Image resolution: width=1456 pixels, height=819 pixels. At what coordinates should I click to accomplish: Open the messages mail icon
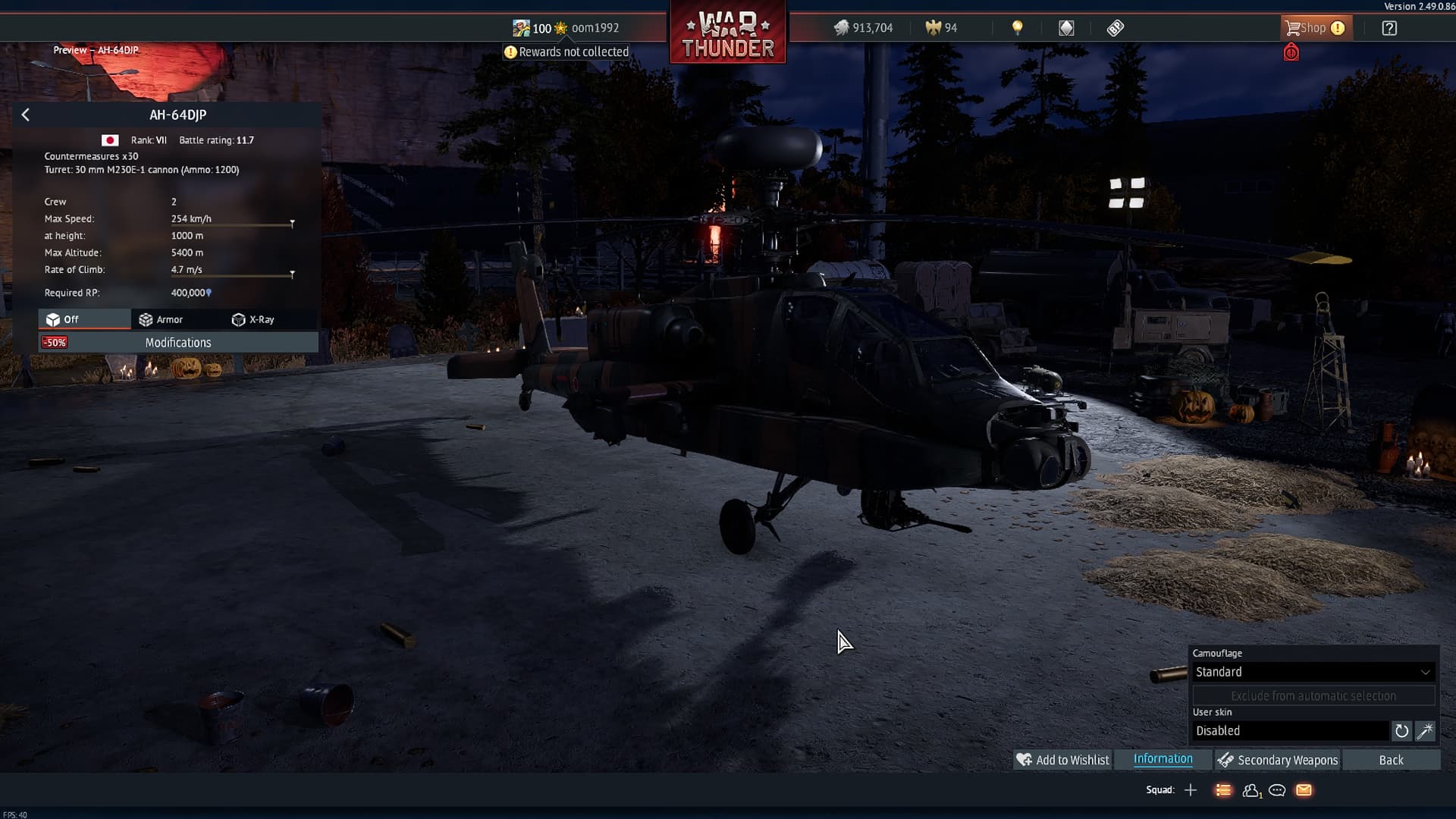tap(1304, 790)
